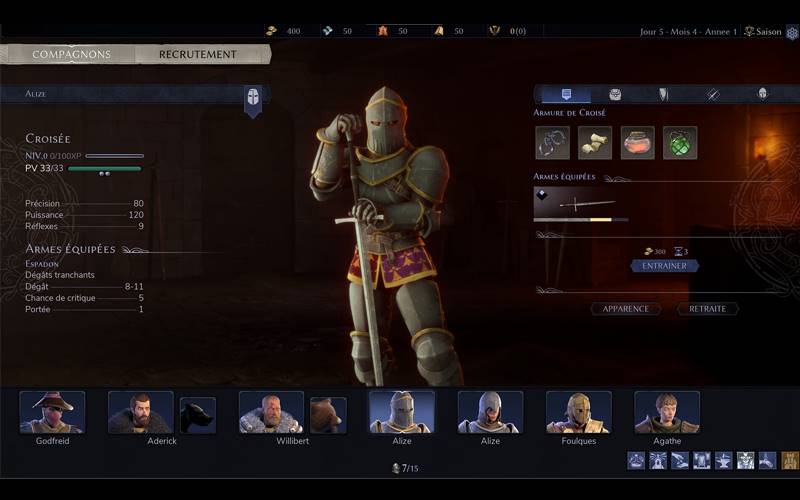800x500 pixels.
Task: Click the scroll item slot
Action: click(x=595, y=143)
